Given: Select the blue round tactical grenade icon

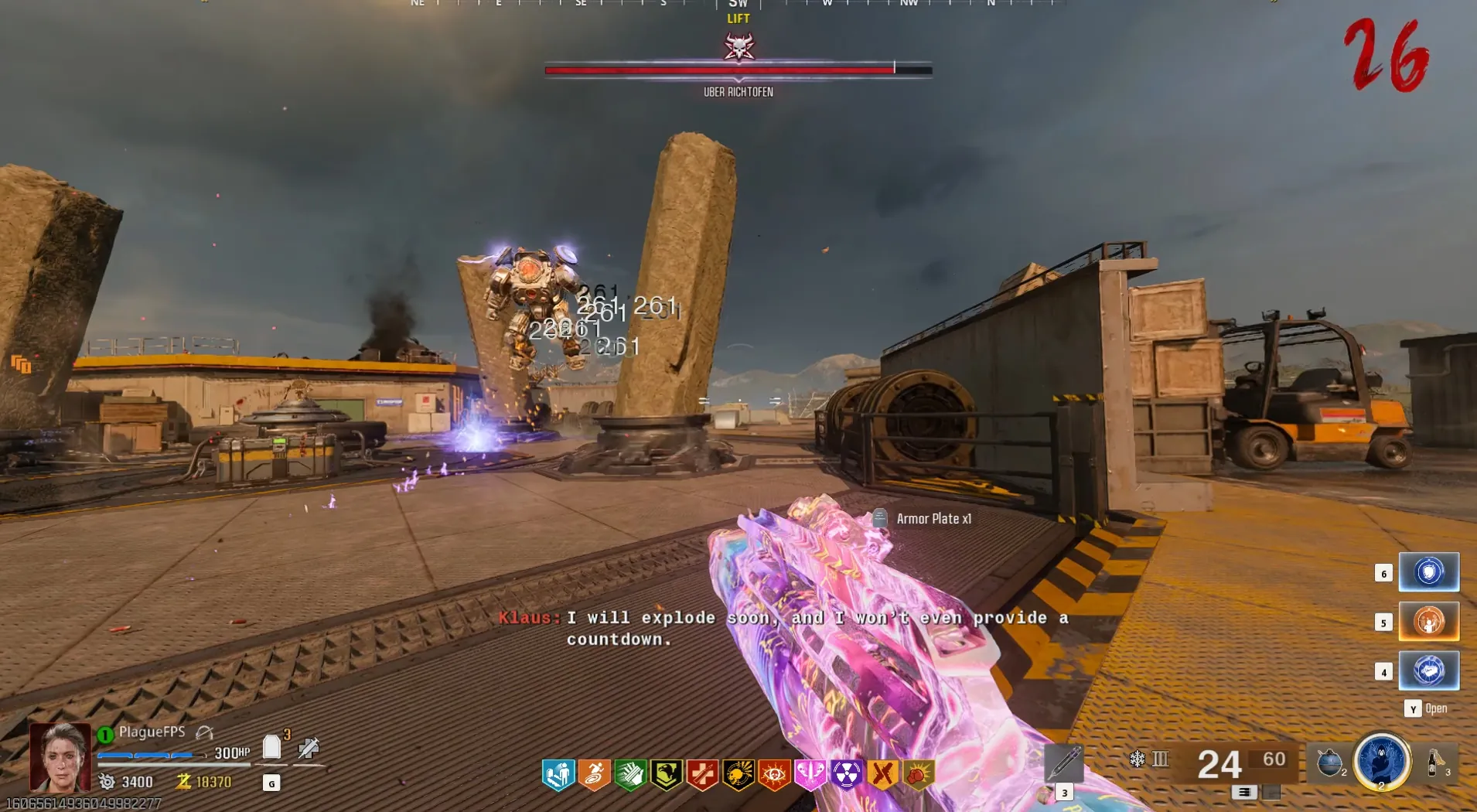Looking at the screenshot, I should click(x=1329, y=763).
